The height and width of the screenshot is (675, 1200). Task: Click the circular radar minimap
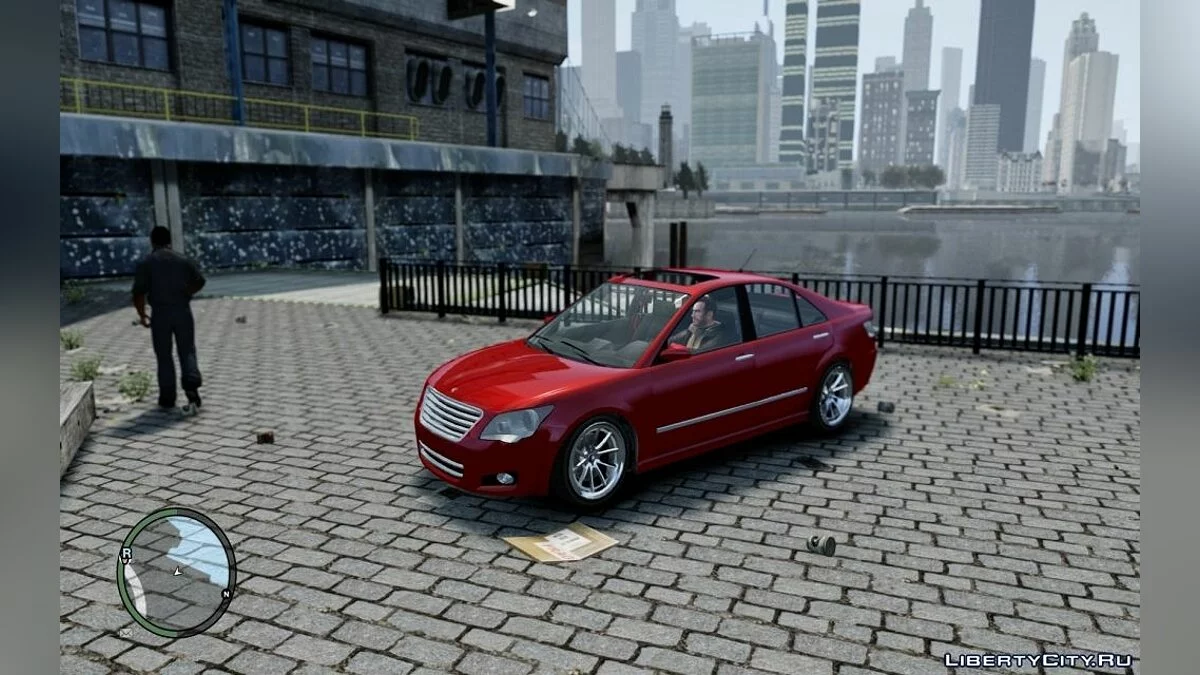point(176,571)
